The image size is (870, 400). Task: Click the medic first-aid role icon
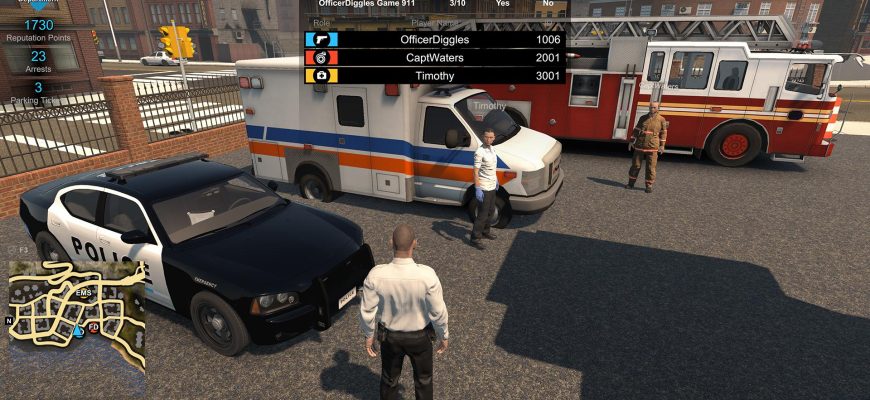click(322, 75)
